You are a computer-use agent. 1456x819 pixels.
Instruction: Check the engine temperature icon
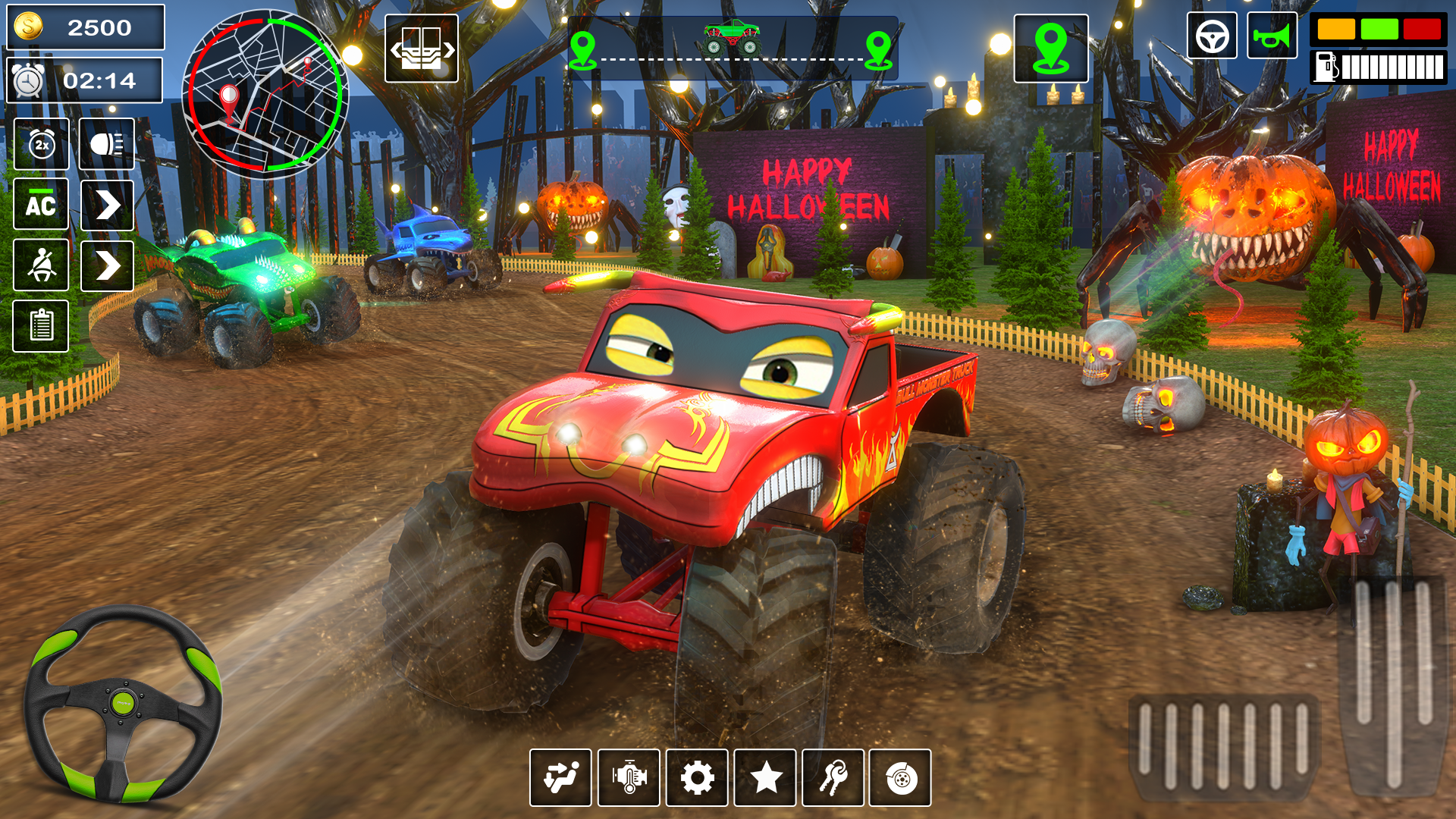(629, 778)
